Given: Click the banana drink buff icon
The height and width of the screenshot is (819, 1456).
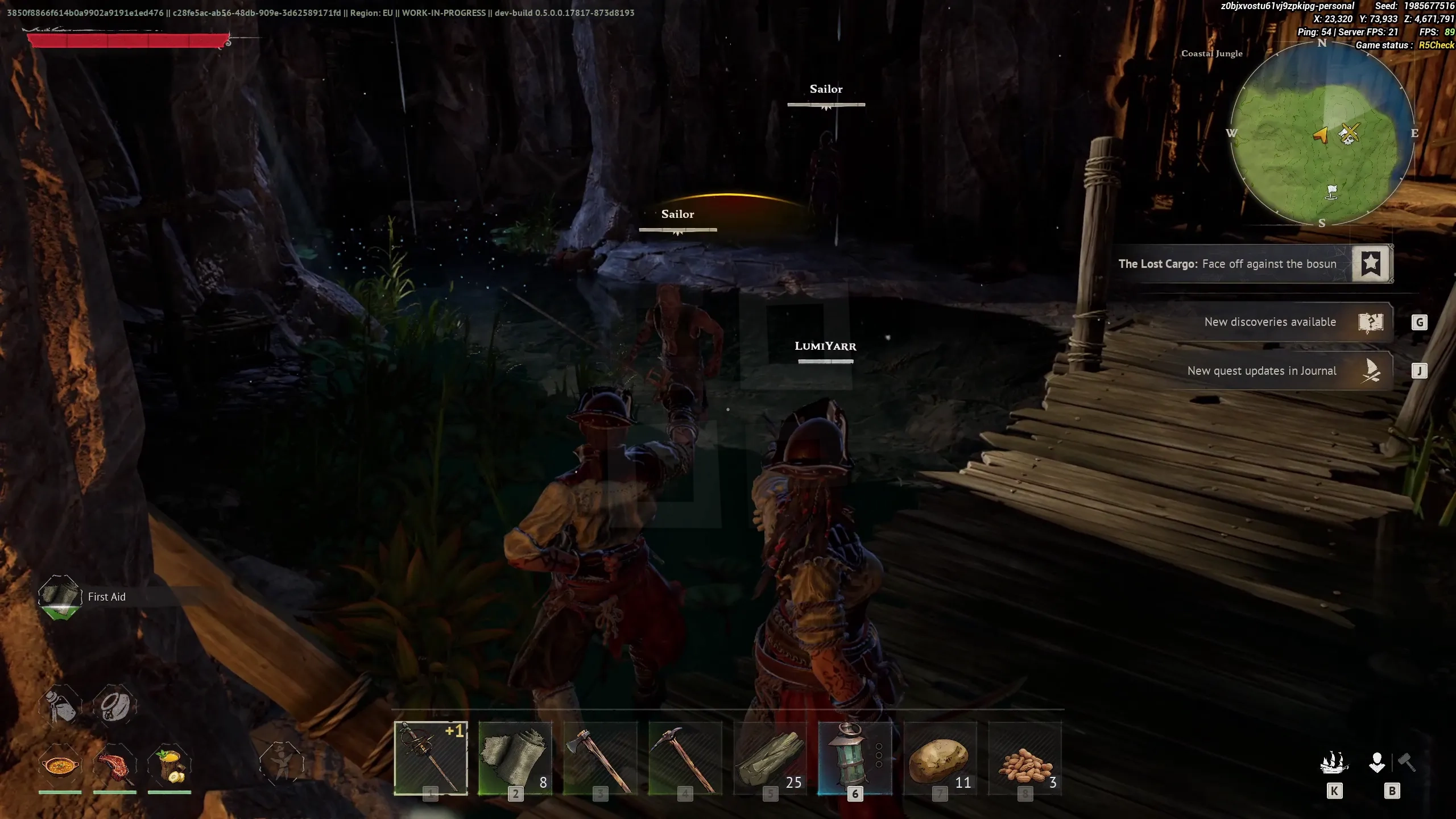Looking at the screenshot, I should pos(169,766).
